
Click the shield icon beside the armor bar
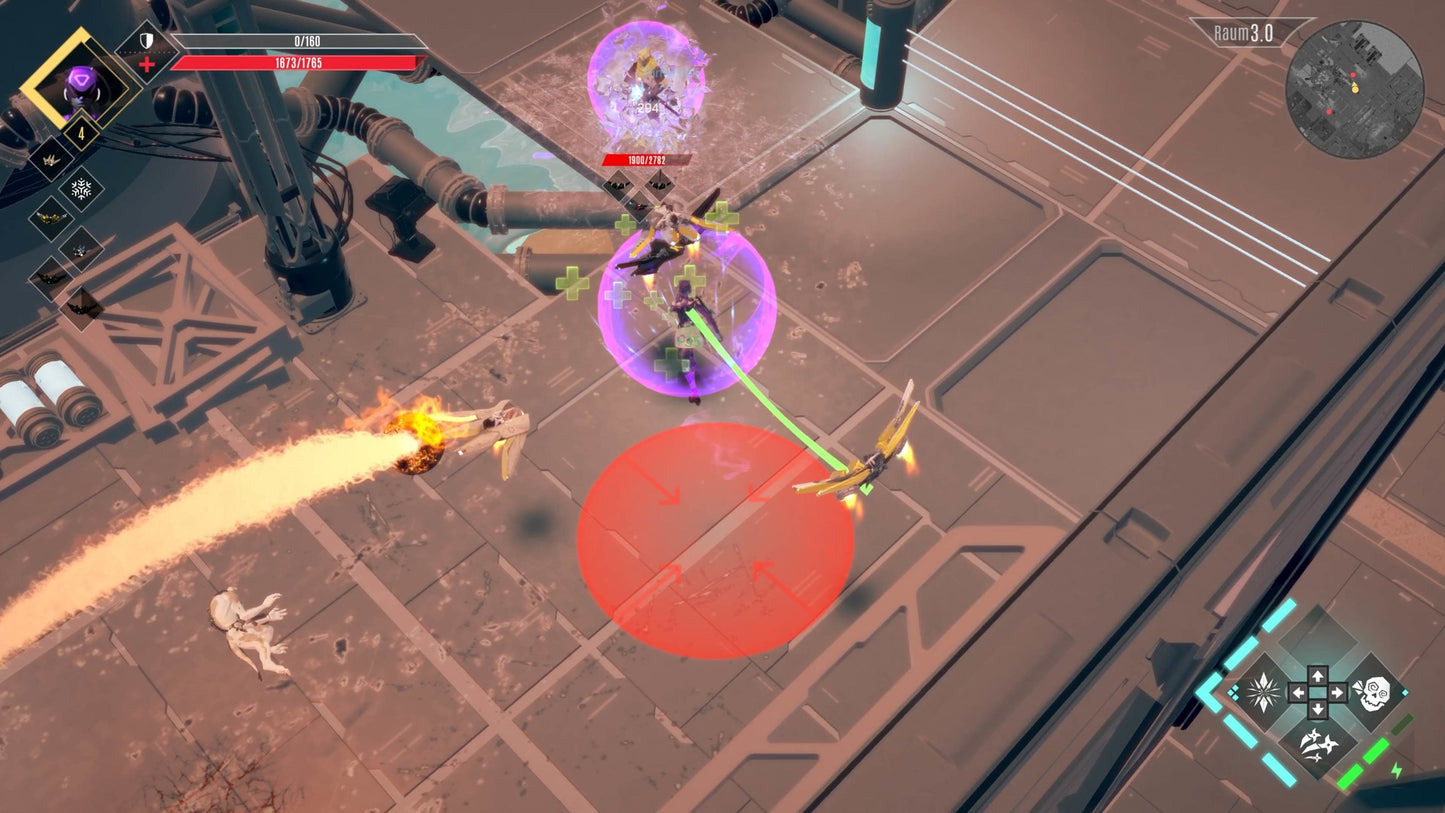(146, 40)
